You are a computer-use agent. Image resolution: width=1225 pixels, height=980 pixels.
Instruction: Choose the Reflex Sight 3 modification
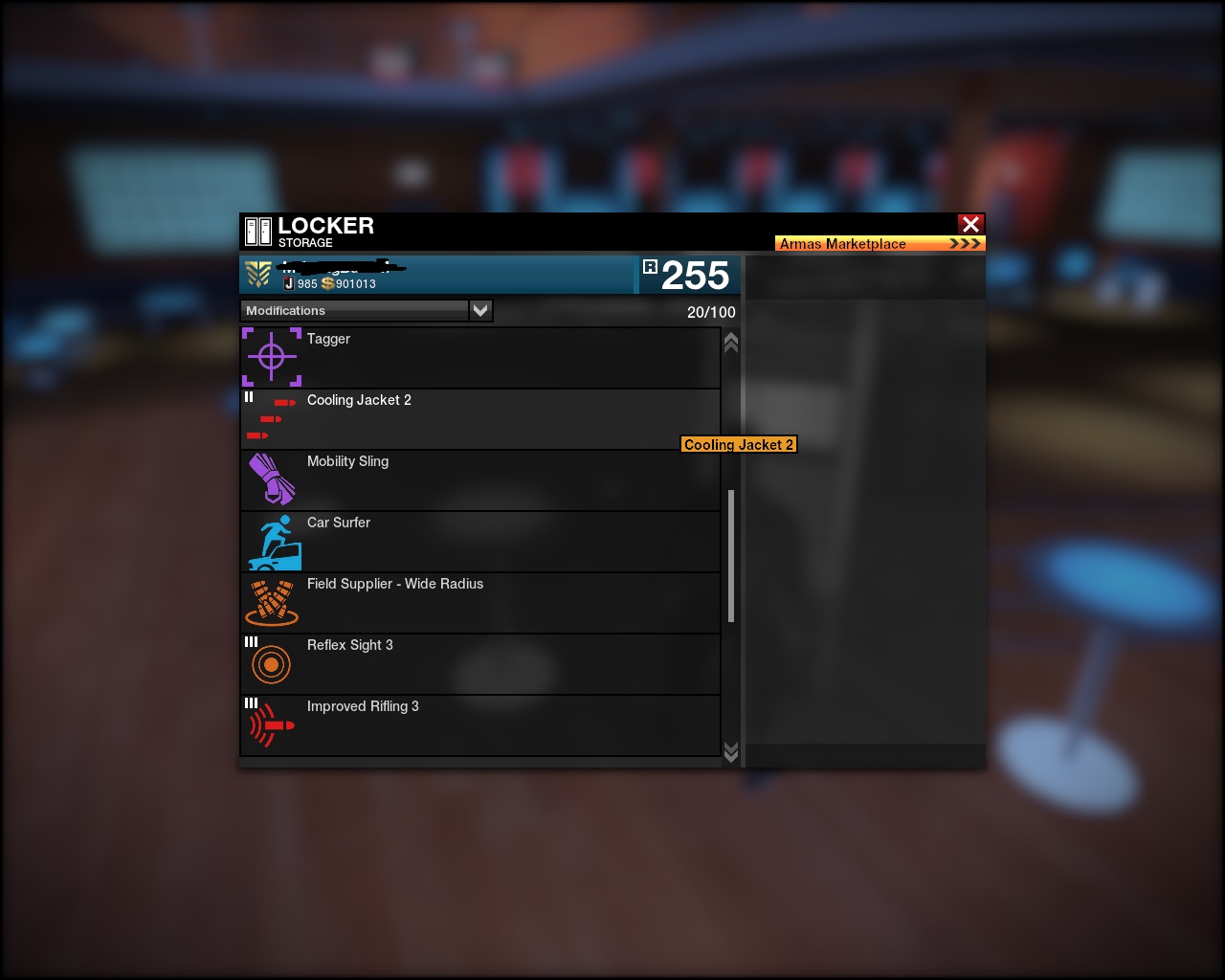[x=479, y=664]
